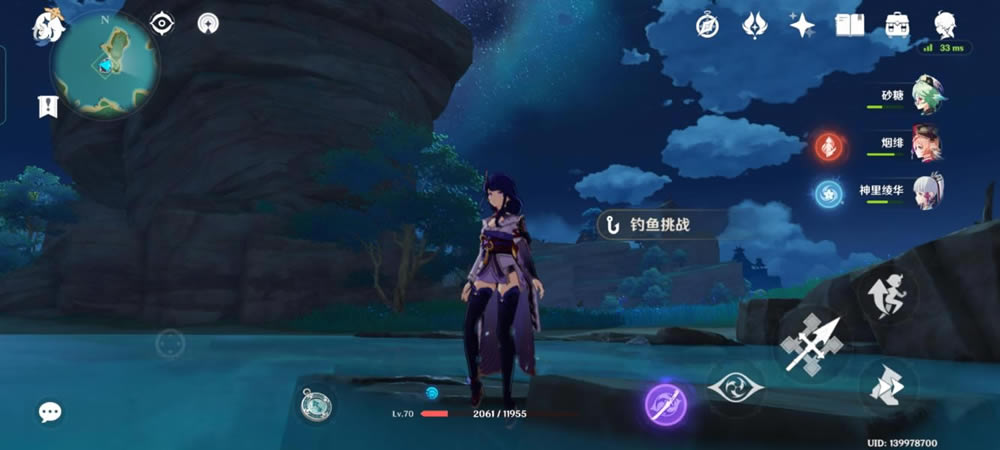Start the 钓鱼挑战 fishing challenge
Screen dimensions: 1000x450
(x=659, y=225)
